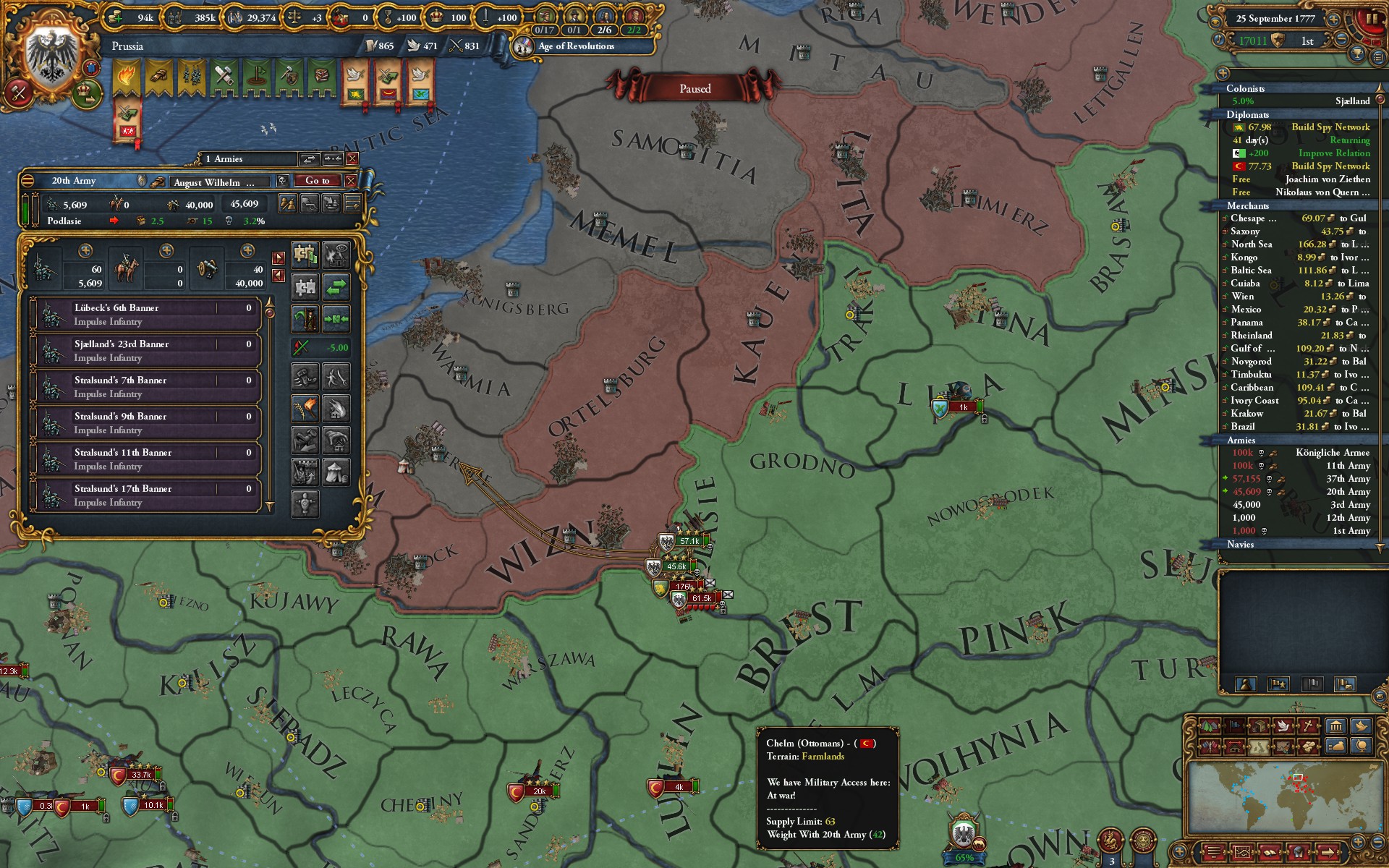
Task: Click the increase game speed control
Action: point(1333,20)
